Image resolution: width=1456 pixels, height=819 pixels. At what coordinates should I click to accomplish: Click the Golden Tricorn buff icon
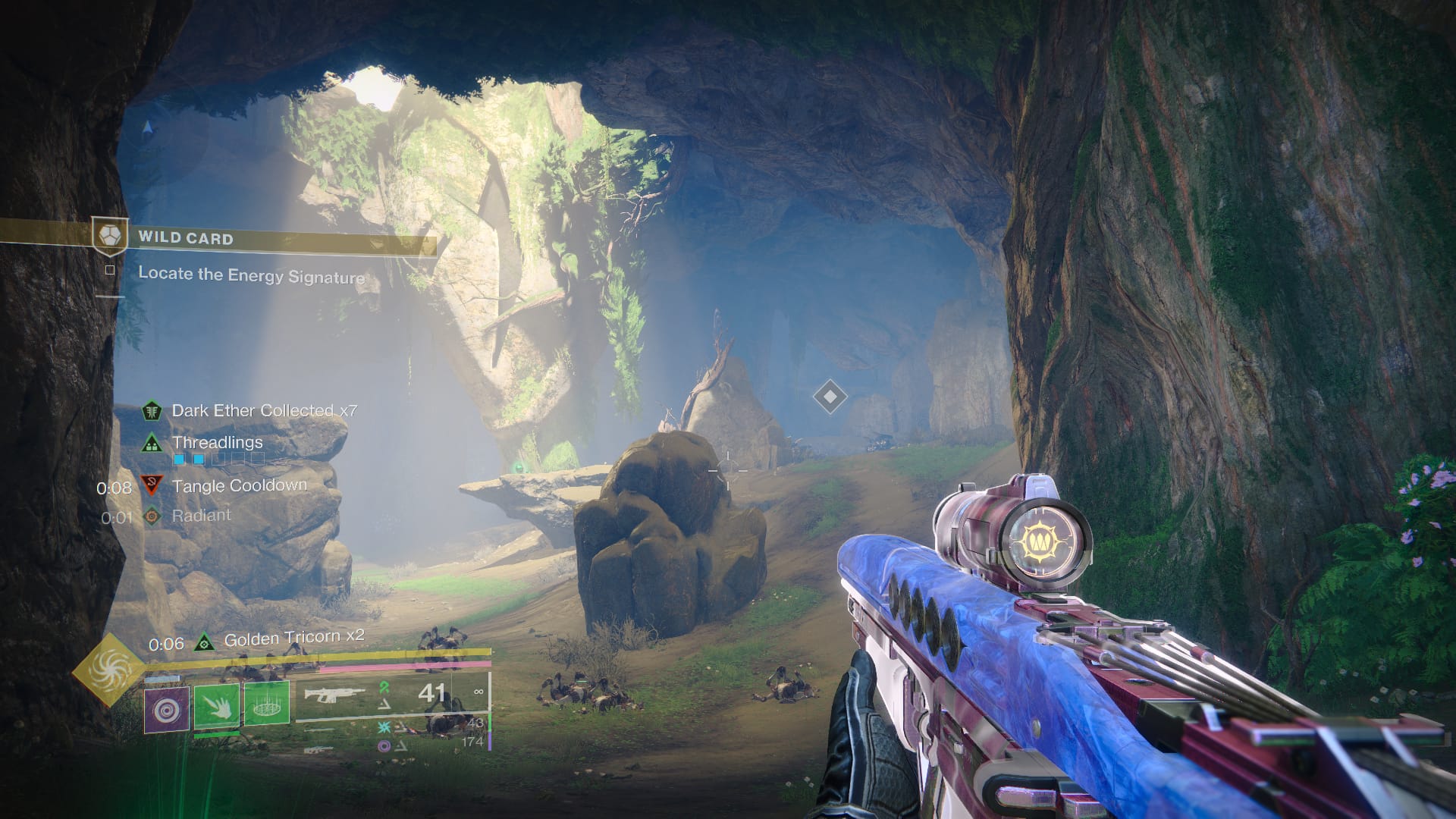coord(203,643)
